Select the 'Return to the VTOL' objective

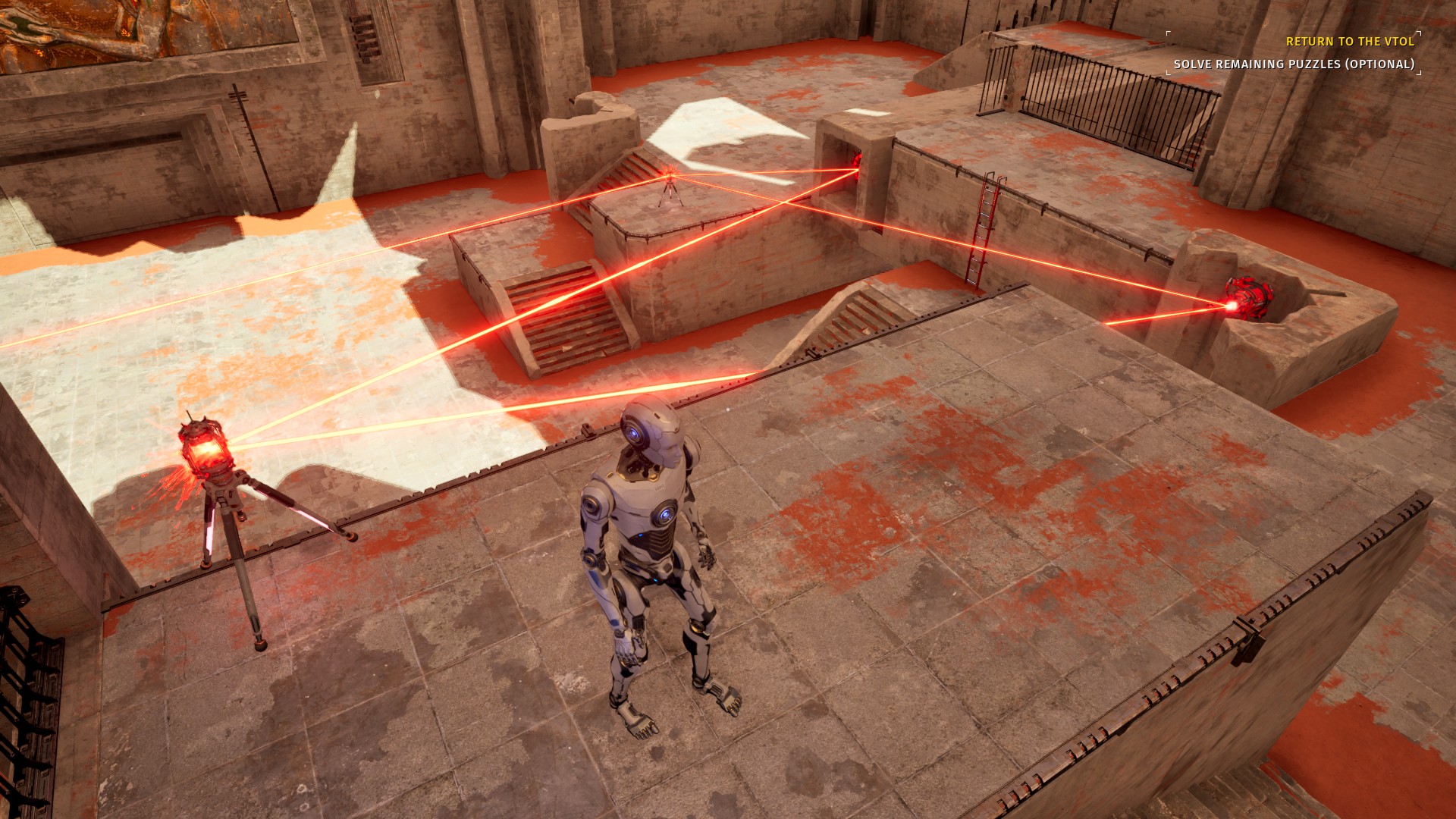(1350, 42)
